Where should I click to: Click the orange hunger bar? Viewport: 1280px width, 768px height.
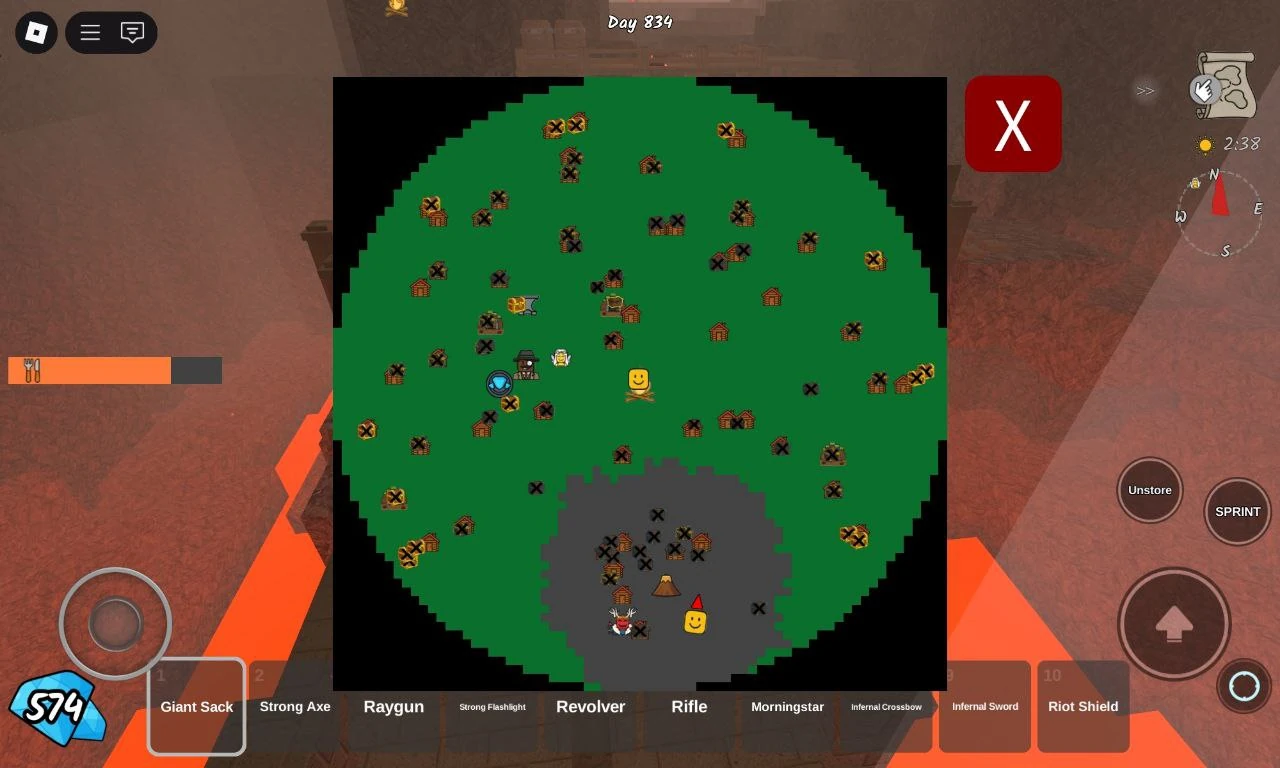click(90, 370)
